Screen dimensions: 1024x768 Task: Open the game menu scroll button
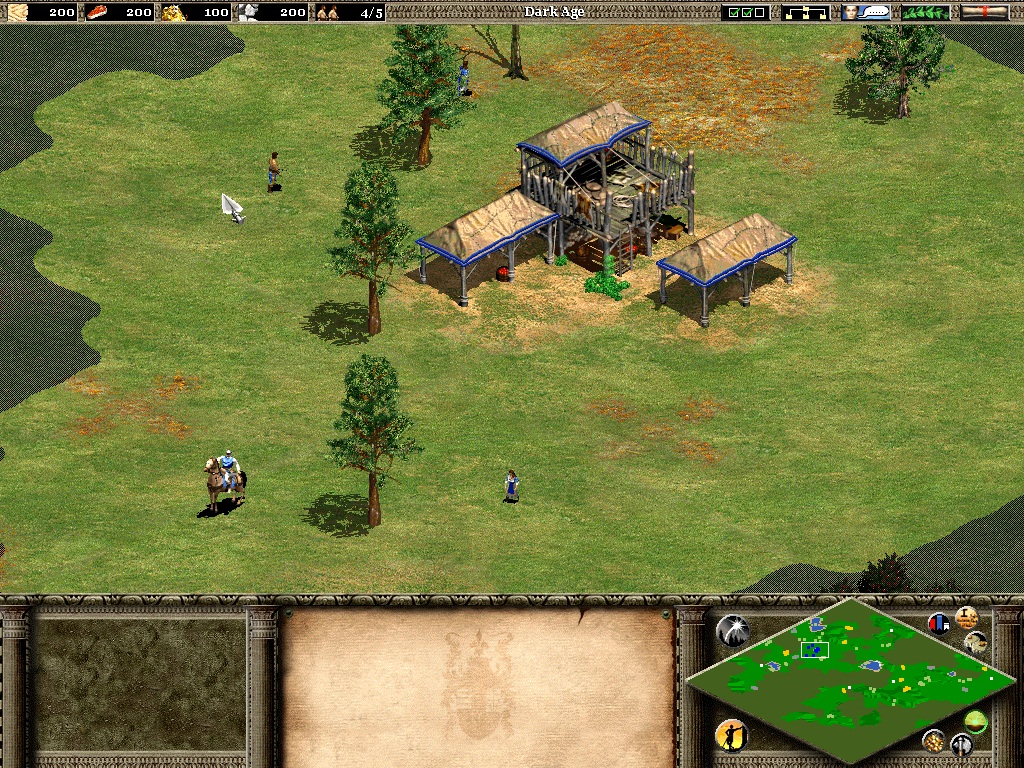point(984,12)
